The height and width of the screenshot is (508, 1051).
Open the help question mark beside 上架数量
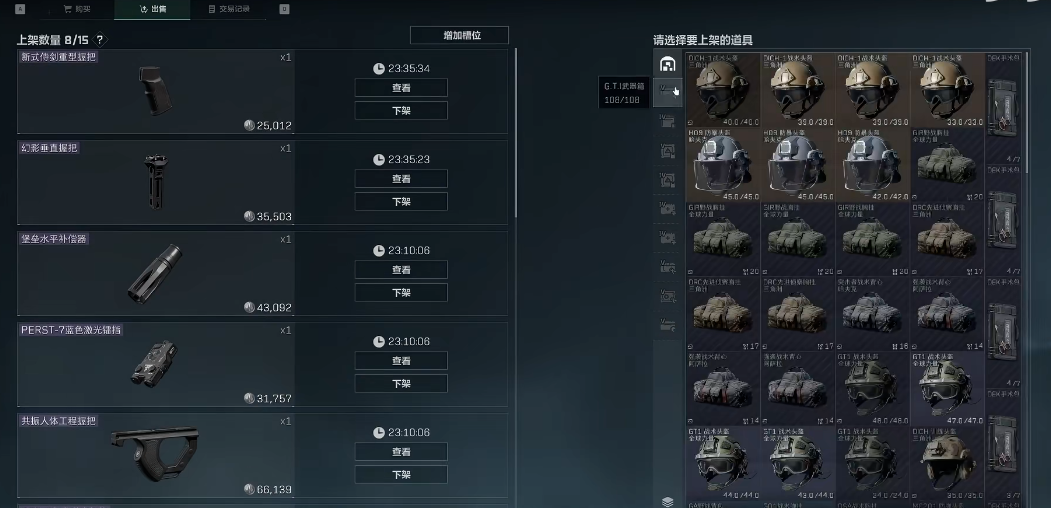coord(100,40)
